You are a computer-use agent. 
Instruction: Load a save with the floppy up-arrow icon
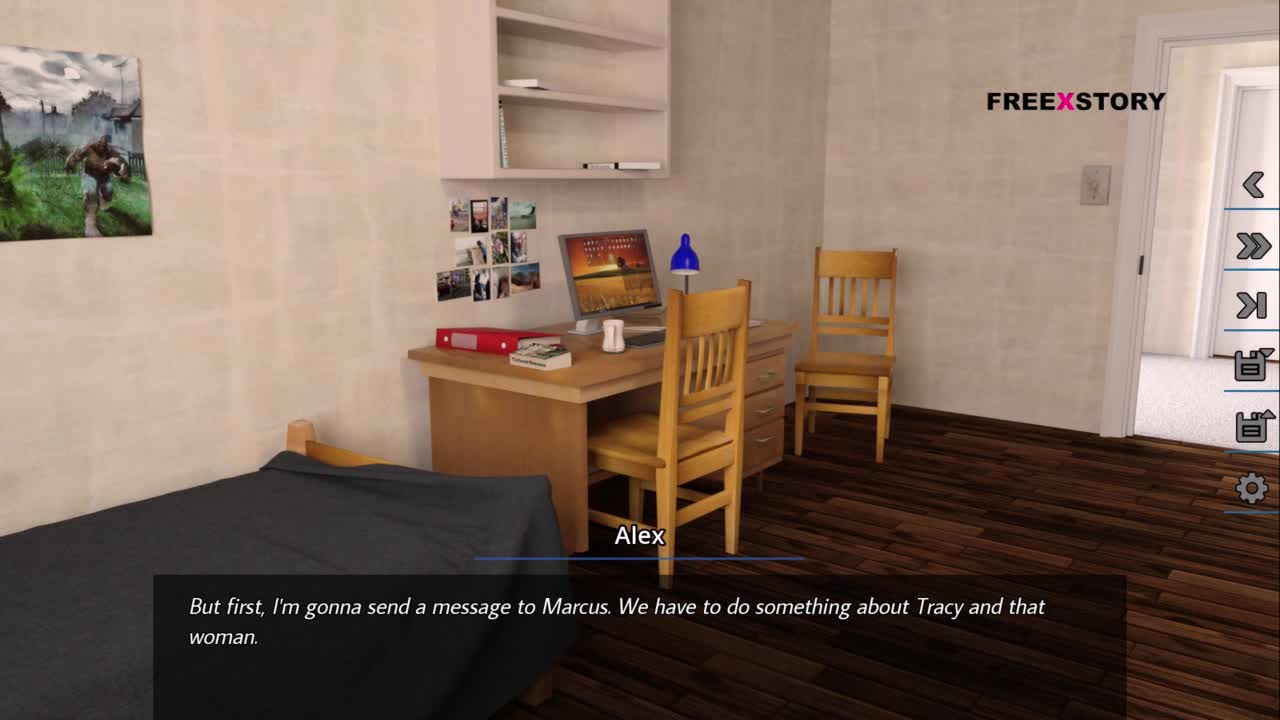click(1252, 426)
